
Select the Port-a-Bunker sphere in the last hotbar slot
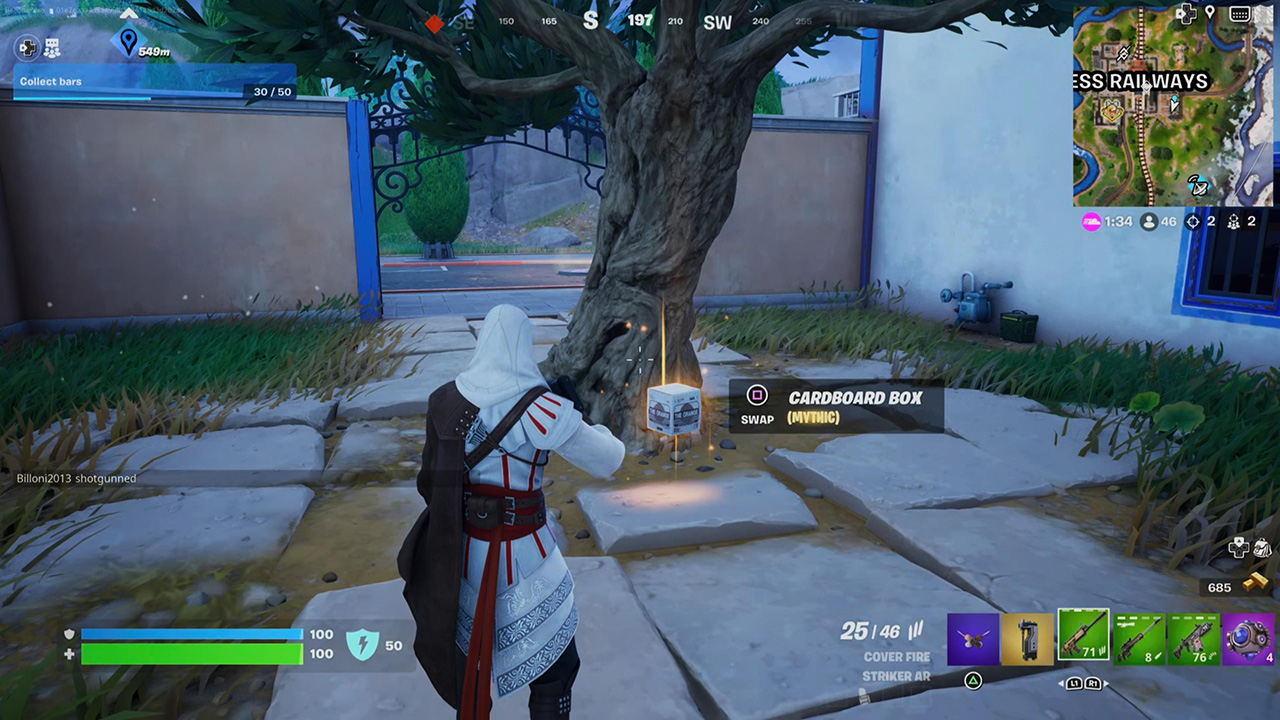click(x=1248, y=638)
